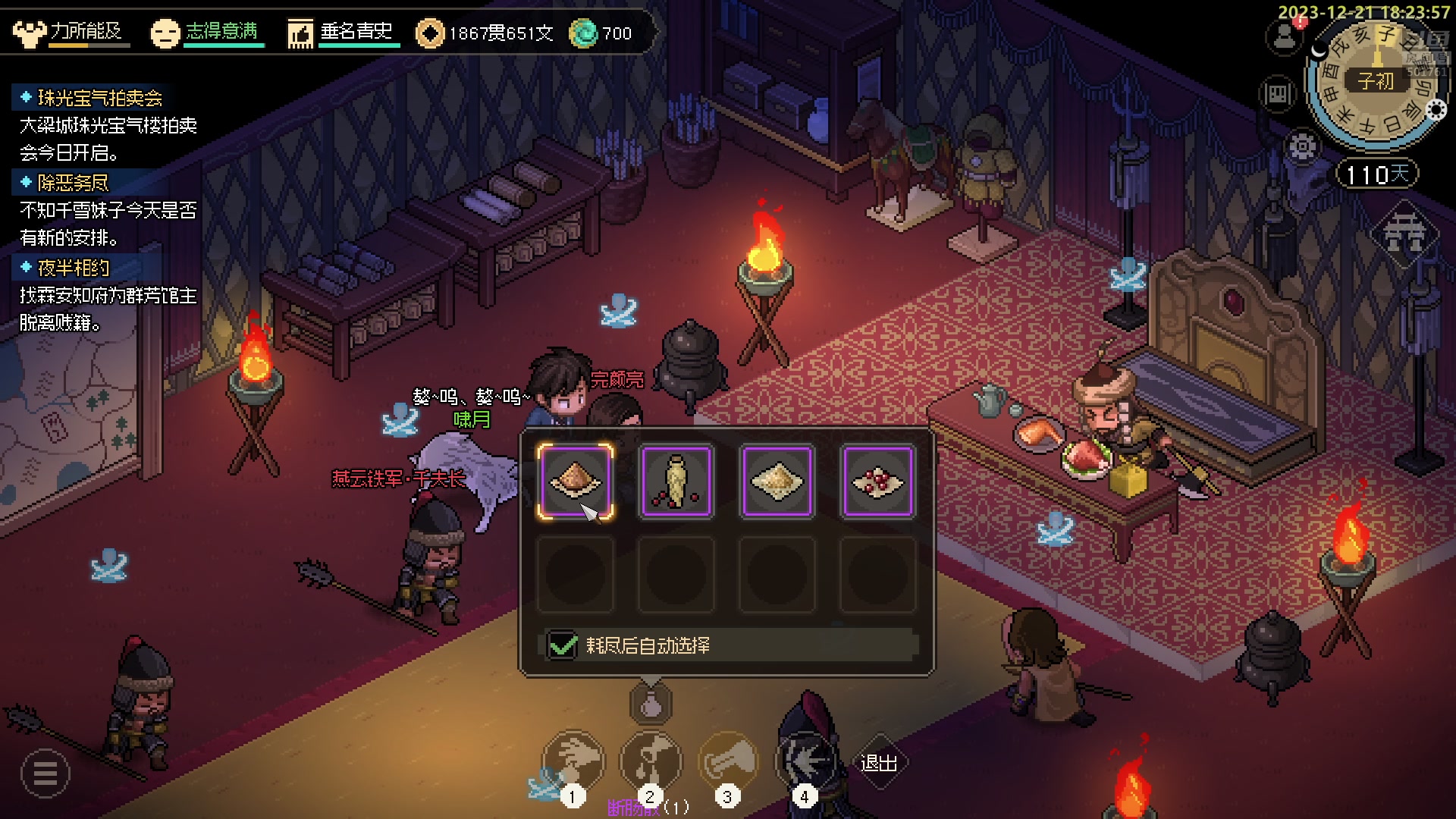Image resolution: width=1456 pixels, height=819 pixels.
Task: Activate skill 1 hand grab icon
Action: click(573, 761)
